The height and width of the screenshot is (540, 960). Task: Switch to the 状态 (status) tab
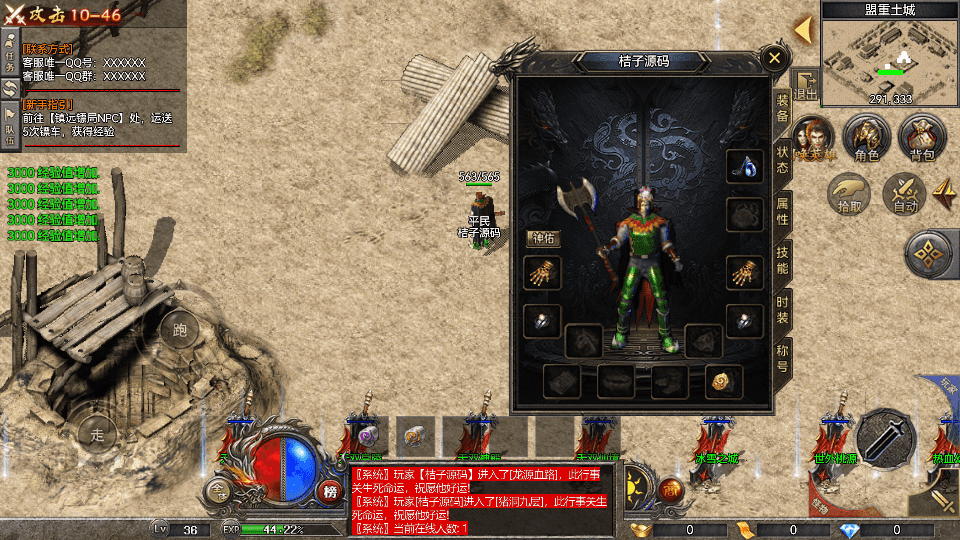coord(783,159)
